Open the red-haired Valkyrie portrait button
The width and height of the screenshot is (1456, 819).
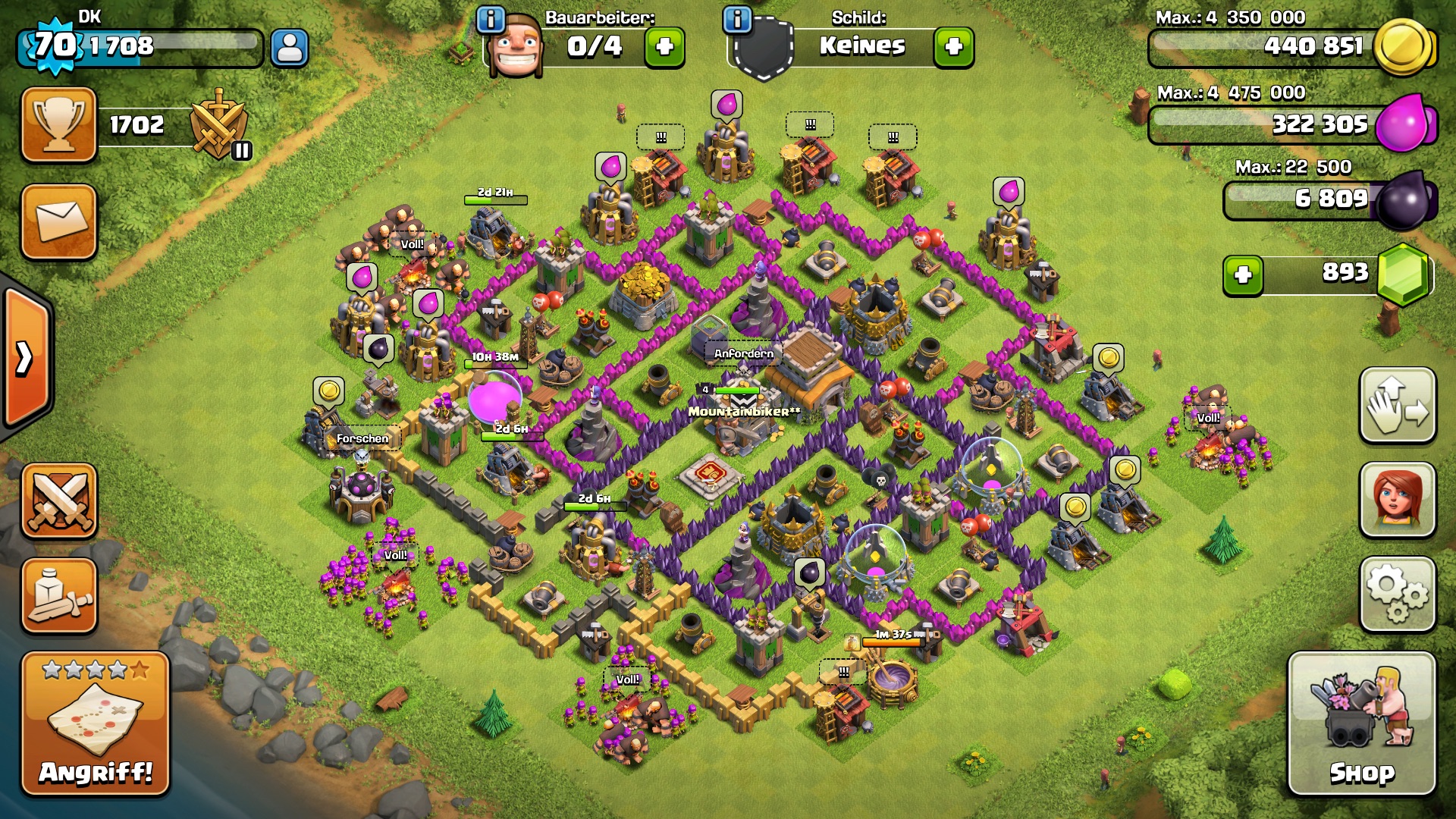coord(1398,500)
